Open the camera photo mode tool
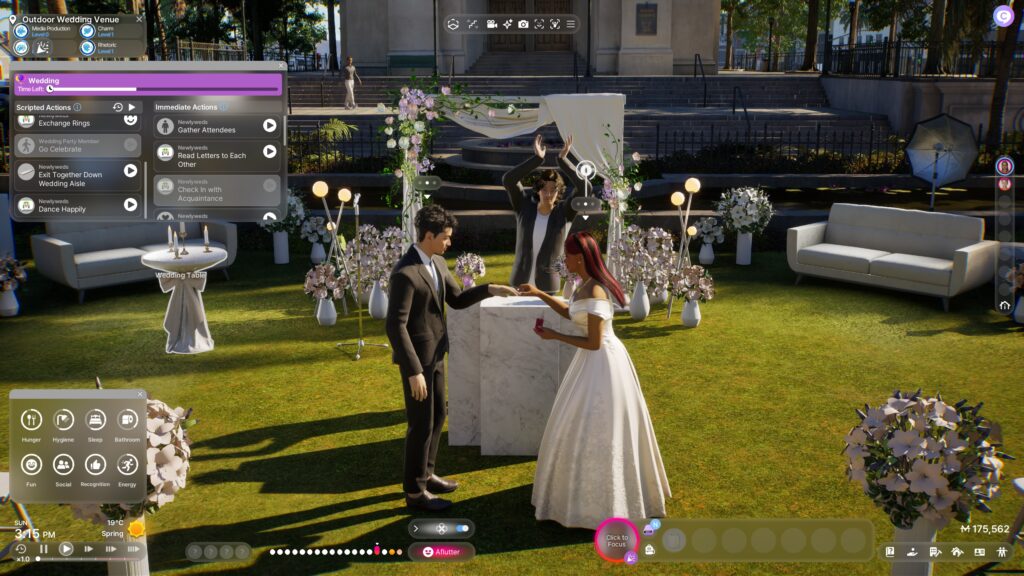This screenshot has width=1024, height=576. [522, 24]
